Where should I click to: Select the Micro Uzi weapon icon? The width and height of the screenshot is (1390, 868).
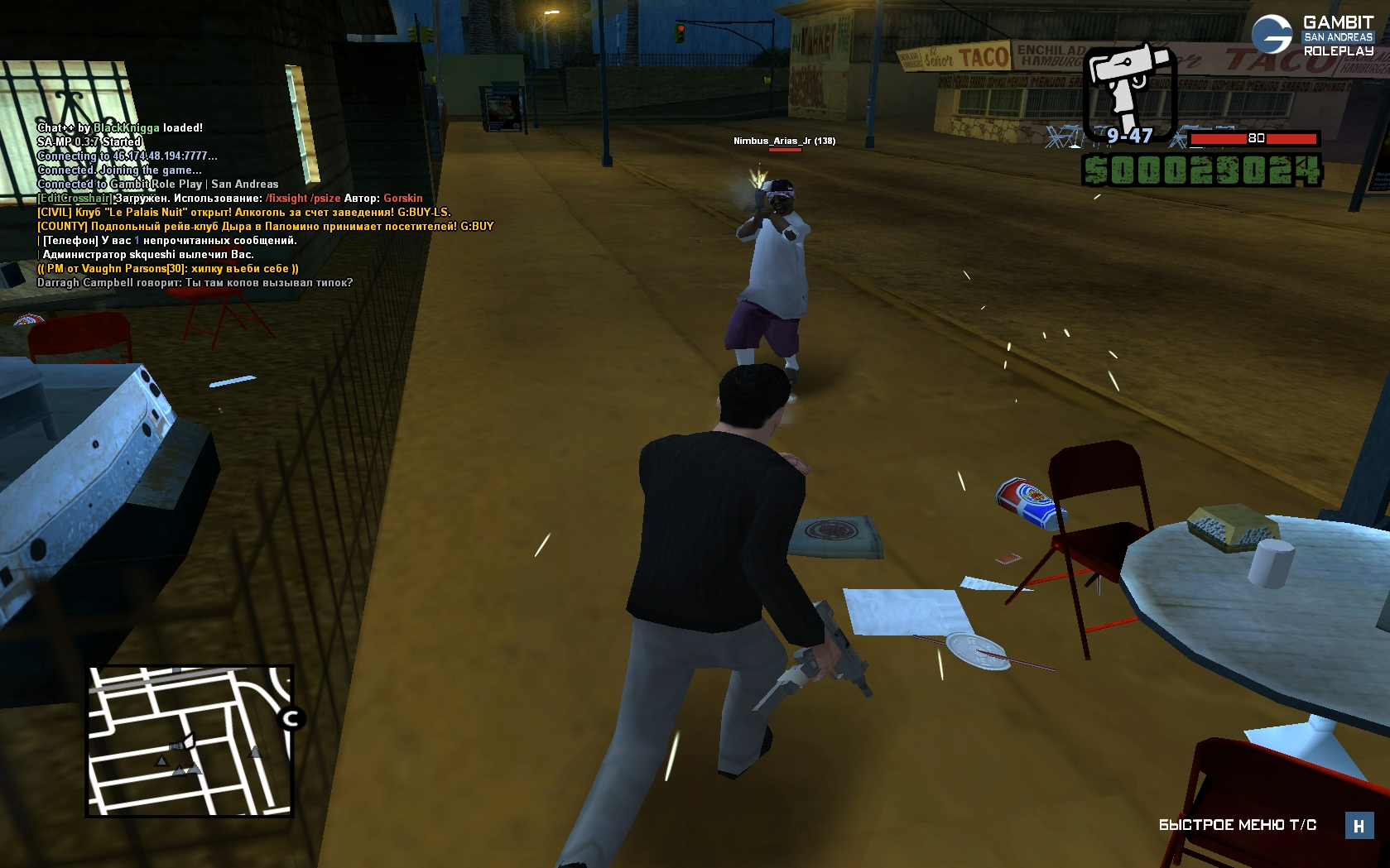pos(1130,87)
